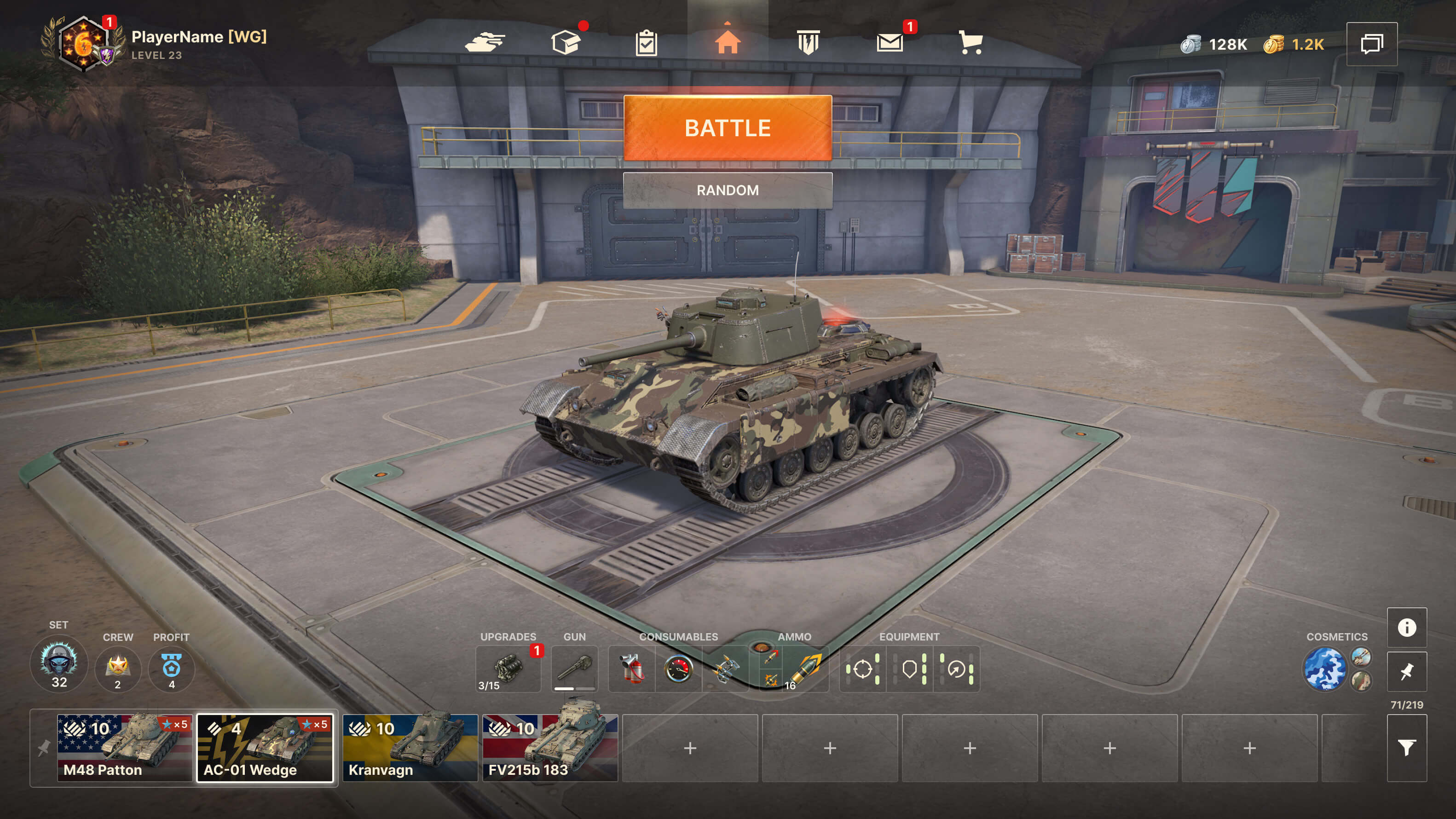The height and width of the screenshot is (819, 1456).
Task: Open the missions clipboard tab
Action: [646, 43]
